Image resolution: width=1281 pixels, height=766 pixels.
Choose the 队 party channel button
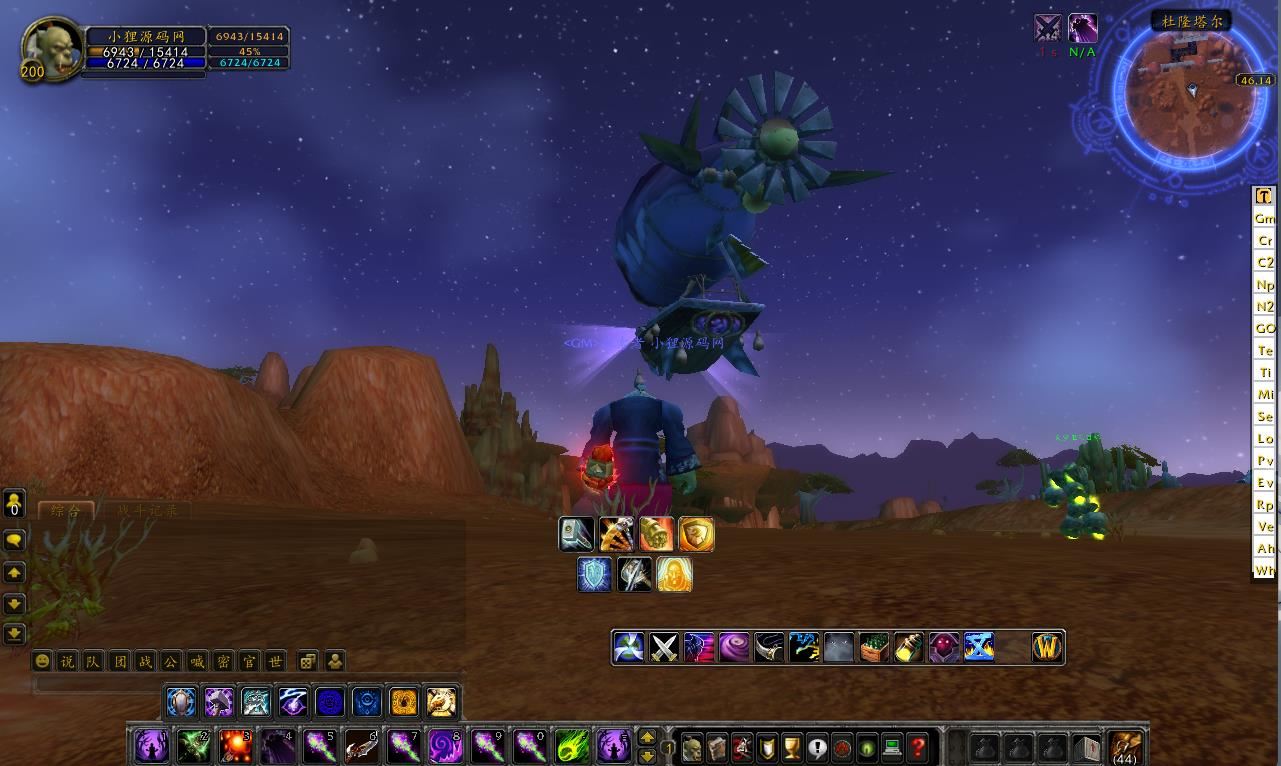coord(93,661)
